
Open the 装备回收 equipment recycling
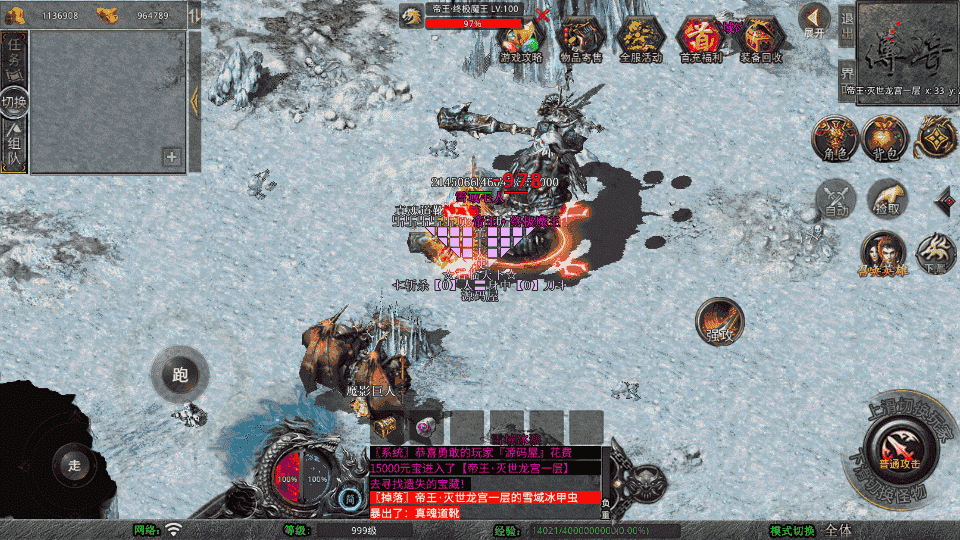coord(762,40)
